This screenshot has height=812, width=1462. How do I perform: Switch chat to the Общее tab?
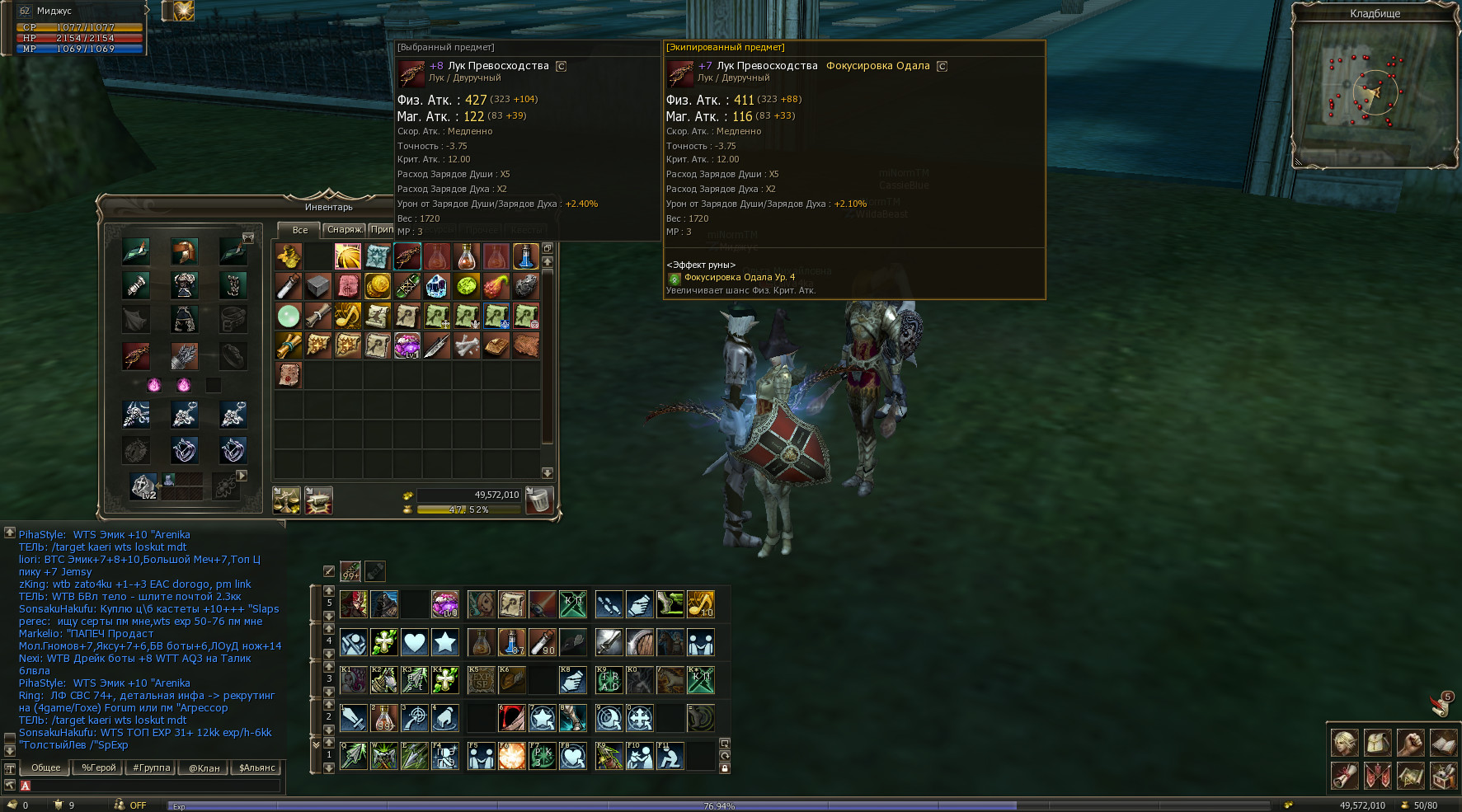click(x=46, y=767)
